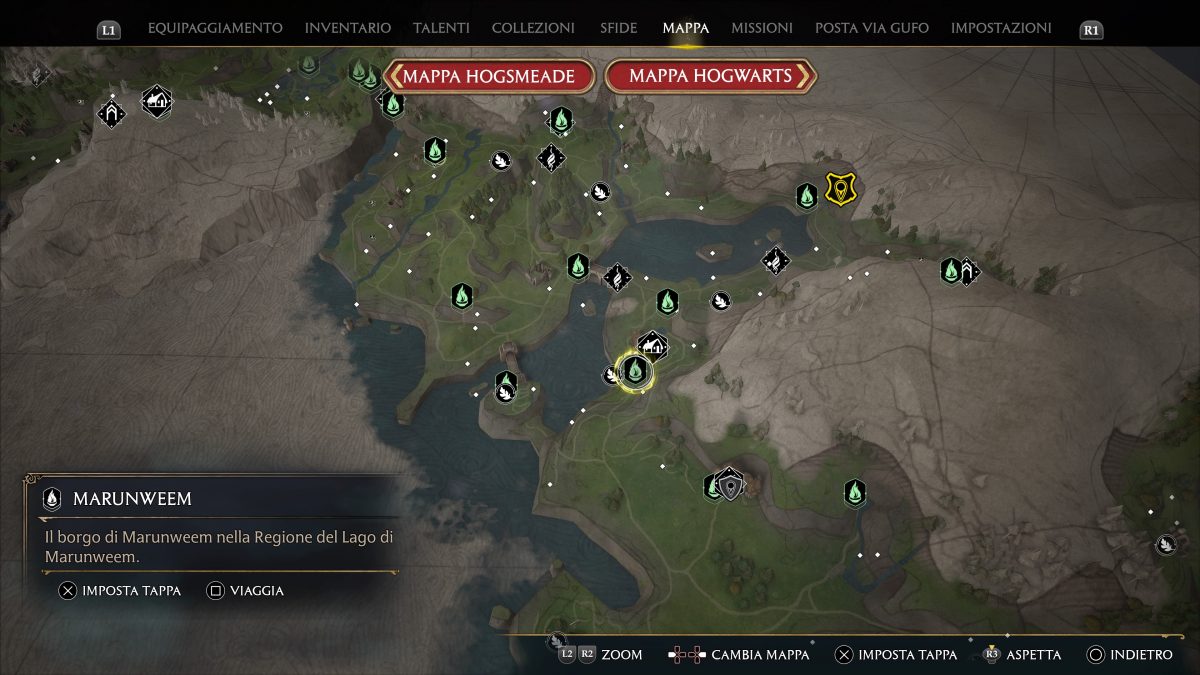Screen dimensions: 1200x675
Task: Open the Talenti tab
Action: click(441, 28)
